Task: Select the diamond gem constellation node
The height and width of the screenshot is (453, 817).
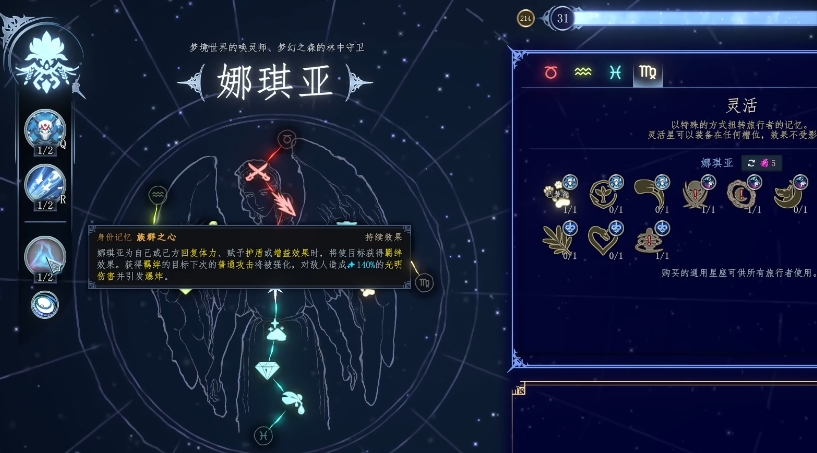Action: click(267, 369)
